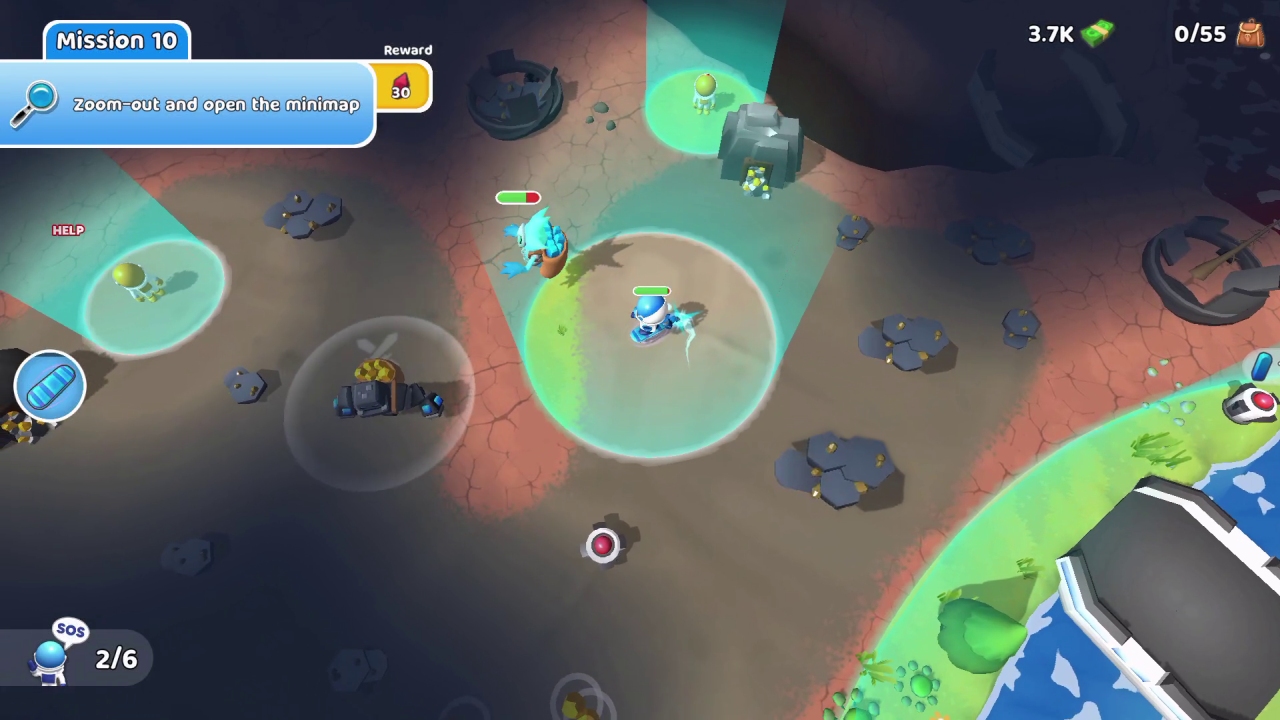Expand the Mission 10 banner

coord(116,40)
